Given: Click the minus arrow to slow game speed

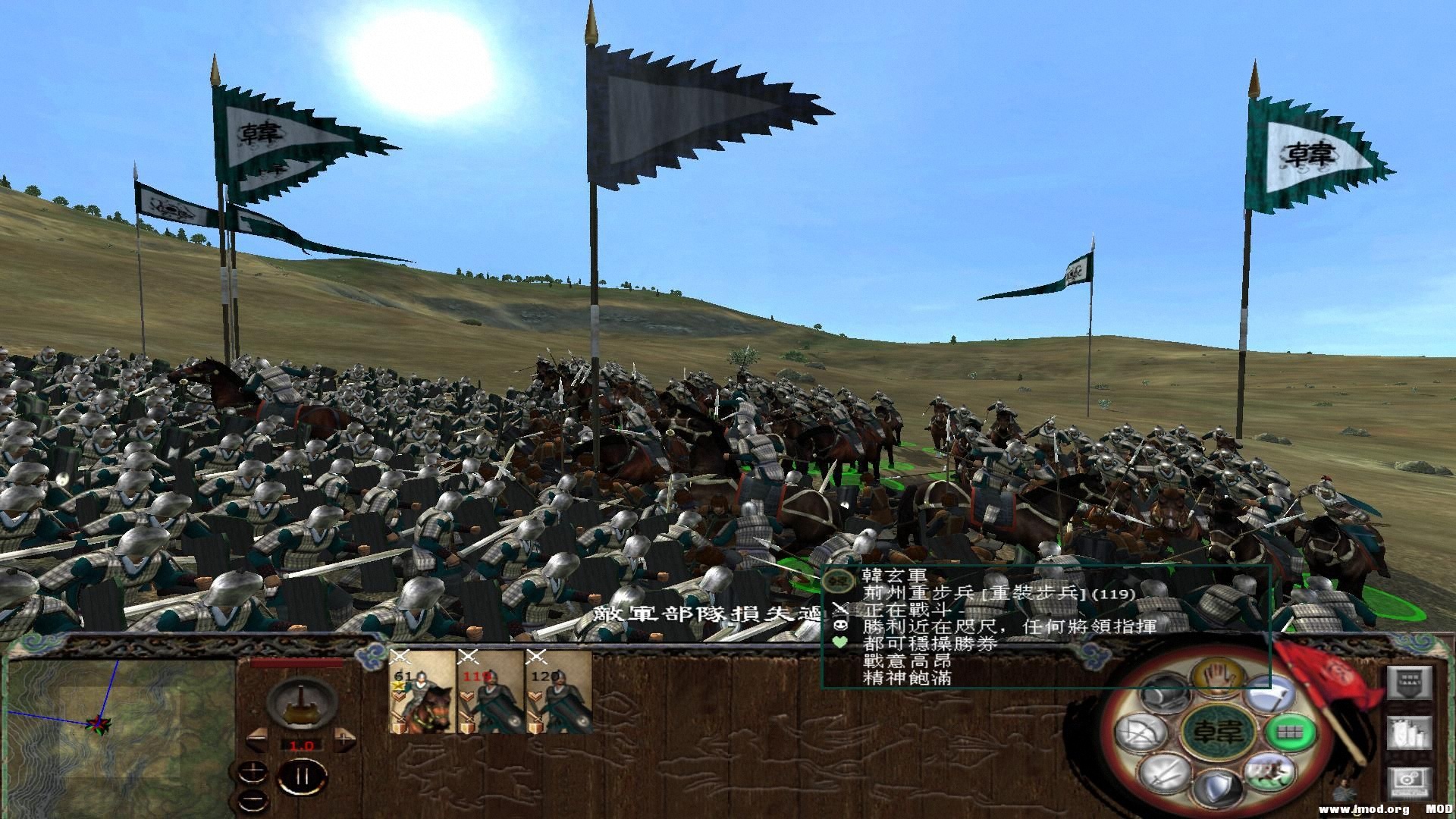Looking at the screenshot, I should 258,740.
